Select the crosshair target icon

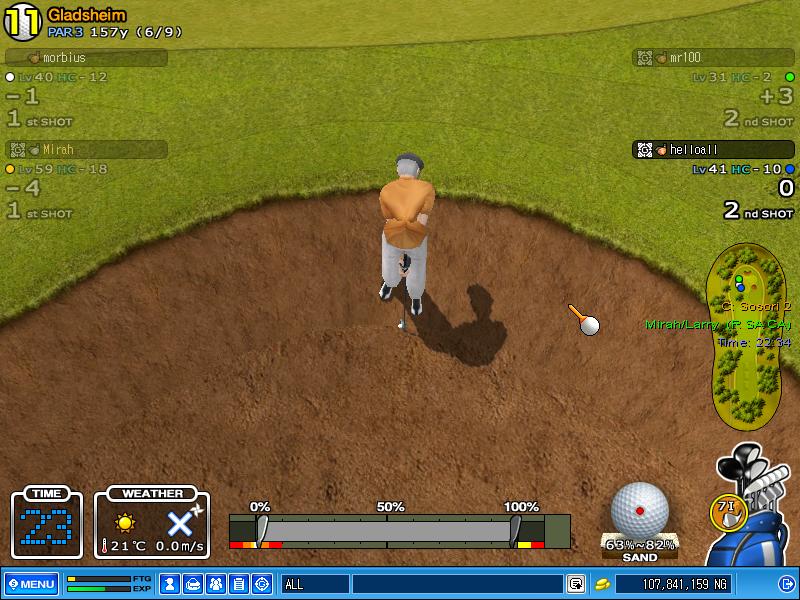[x=262, y=584]
